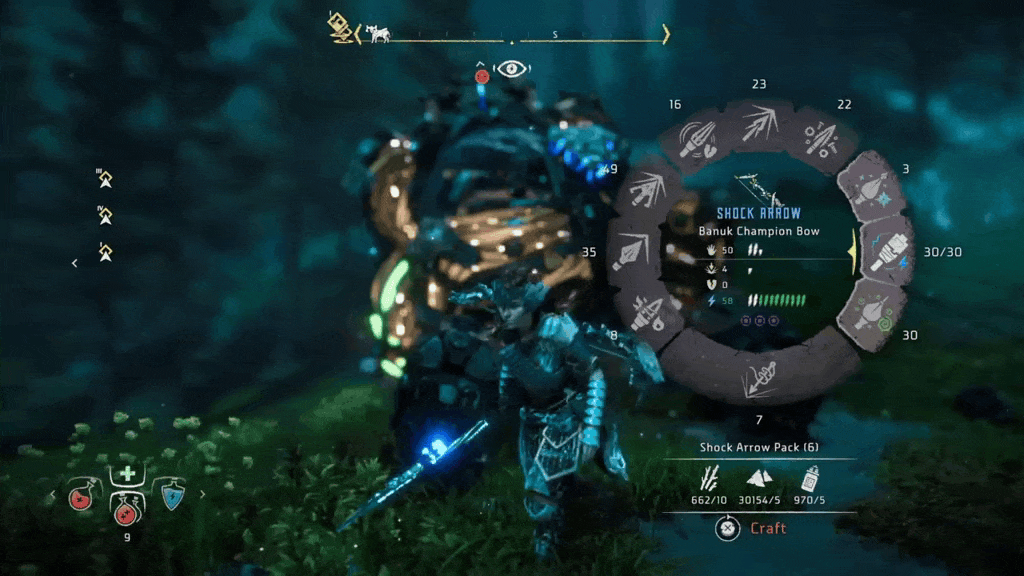Pick the fire arrow slot showing 8
1024x576 pixels.
point(648,312)
